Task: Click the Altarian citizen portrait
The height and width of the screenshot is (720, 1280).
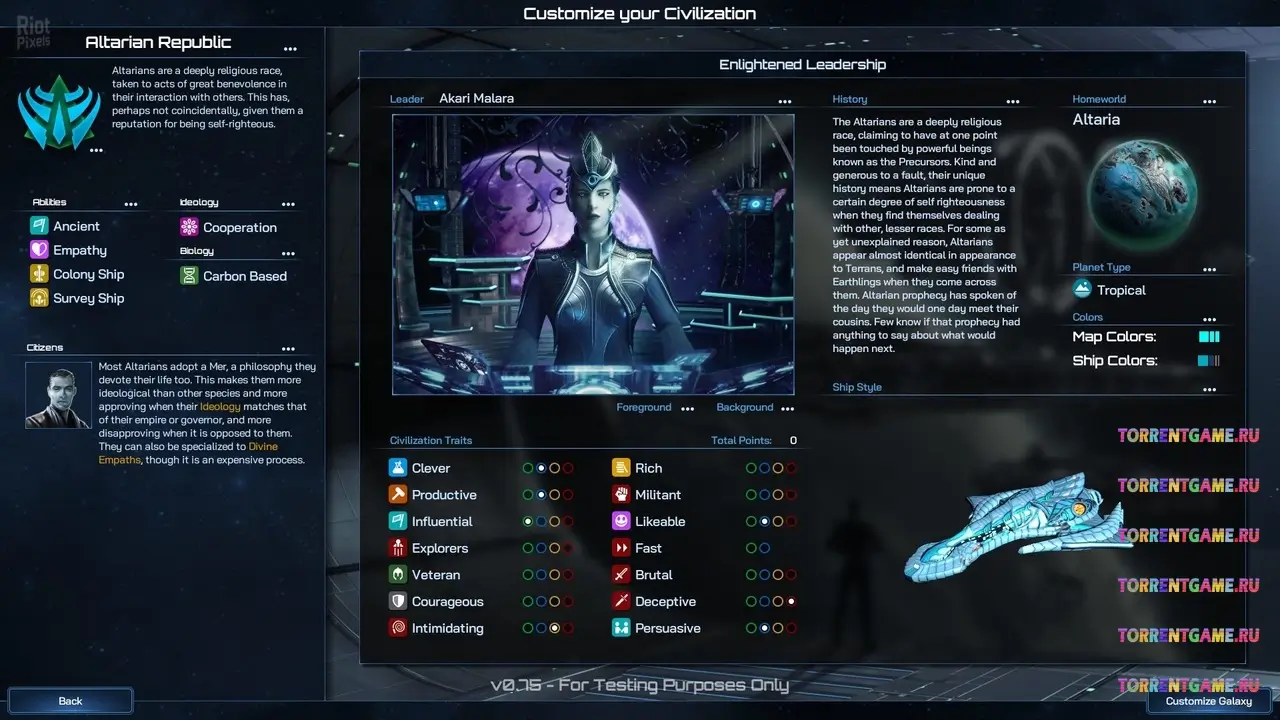Action: (x=59, y=395)
